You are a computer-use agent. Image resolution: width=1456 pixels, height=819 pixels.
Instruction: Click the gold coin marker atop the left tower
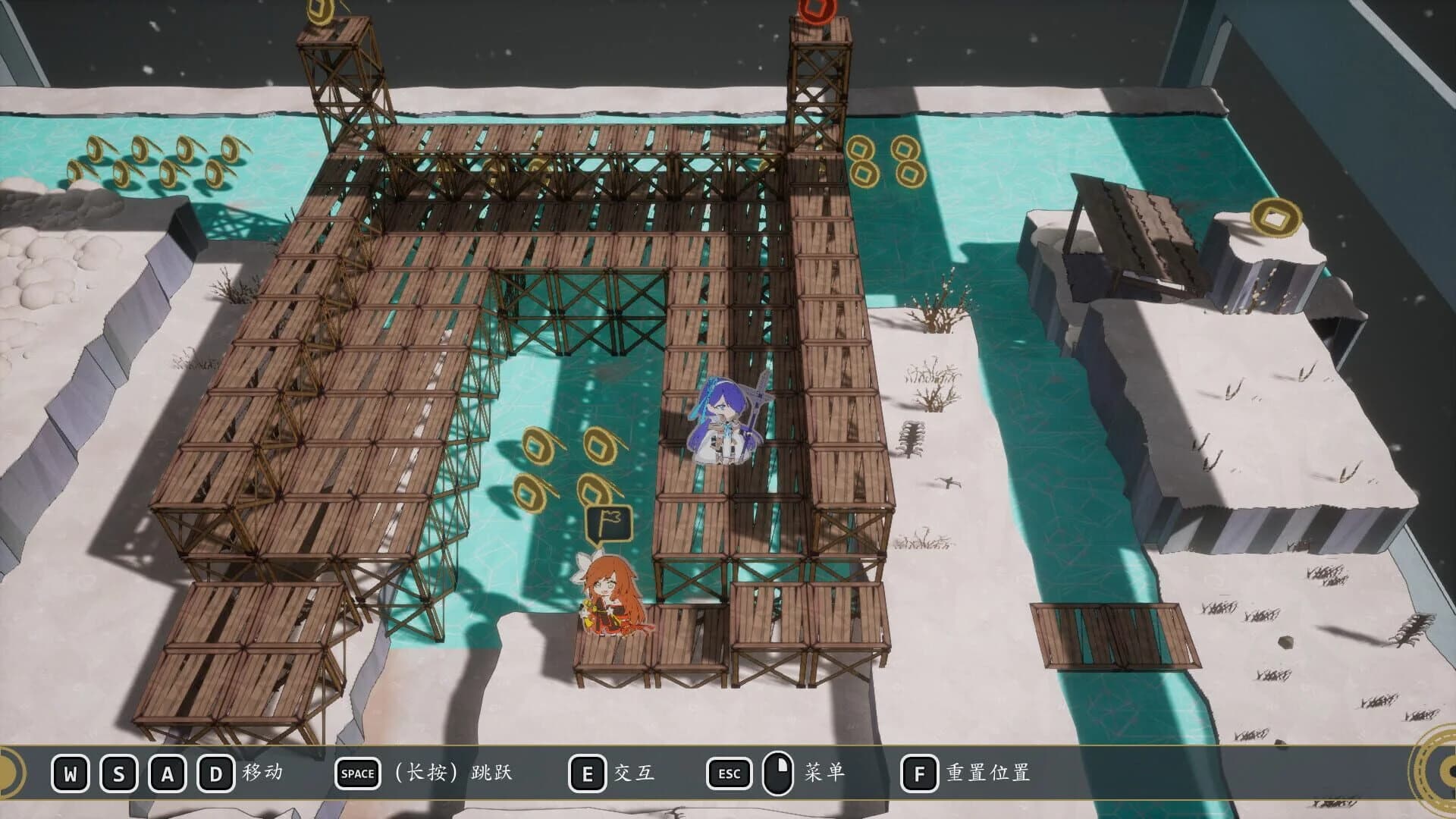[x=318, y=10]
